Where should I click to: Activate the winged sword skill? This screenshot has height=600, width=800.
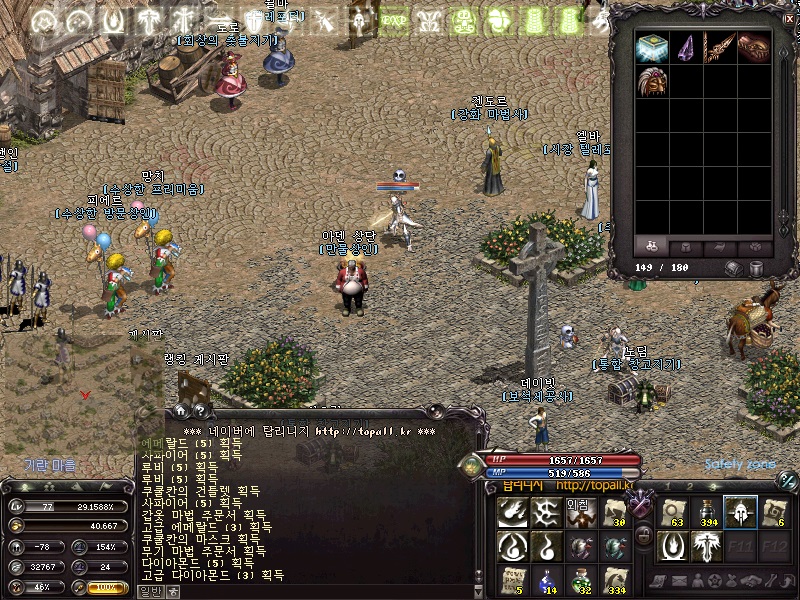(x=705, y=546)
